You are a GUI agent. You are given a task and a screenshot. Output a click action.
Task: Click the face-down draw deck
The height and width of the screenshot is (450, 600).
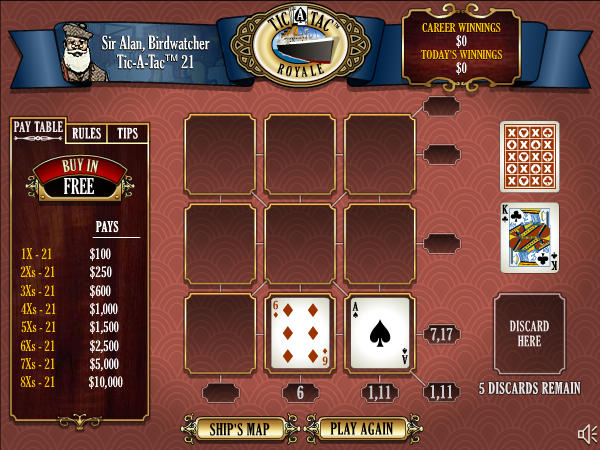point(529,157)
